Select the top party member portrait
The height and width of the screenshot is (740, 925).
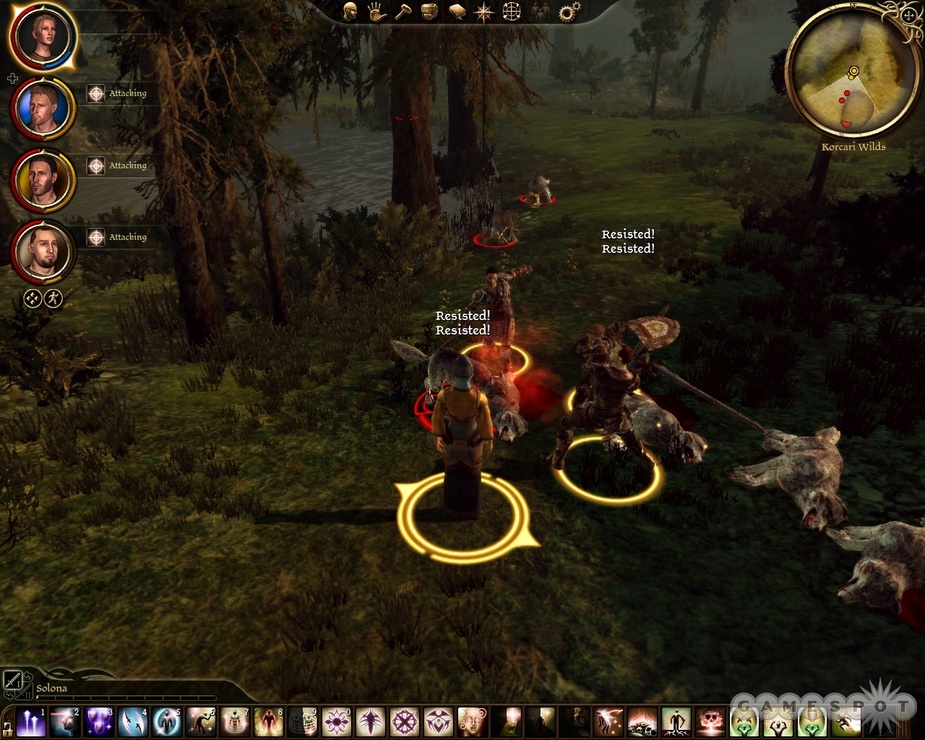(x=42, y=37)
